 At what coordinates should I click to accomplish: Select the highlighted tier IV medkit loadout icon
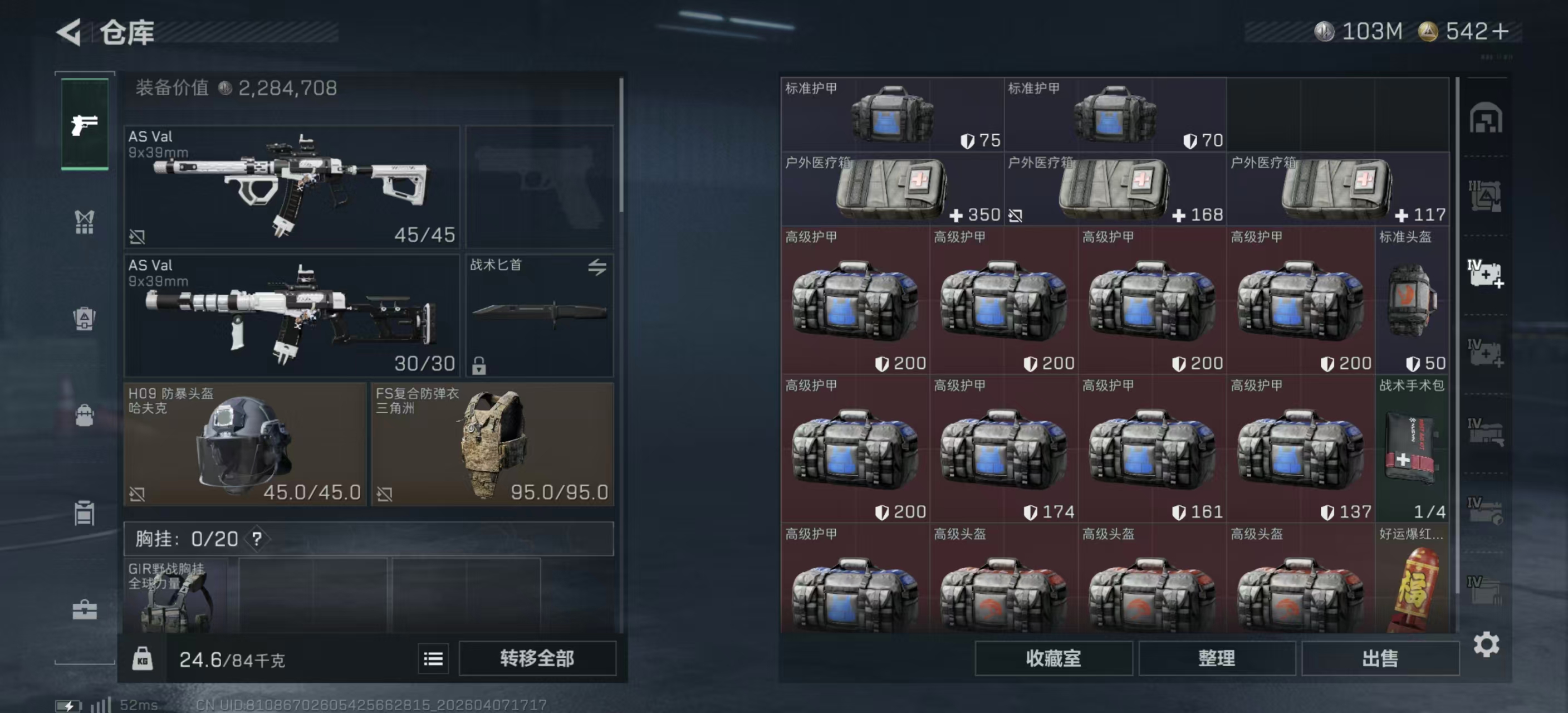1488,274
